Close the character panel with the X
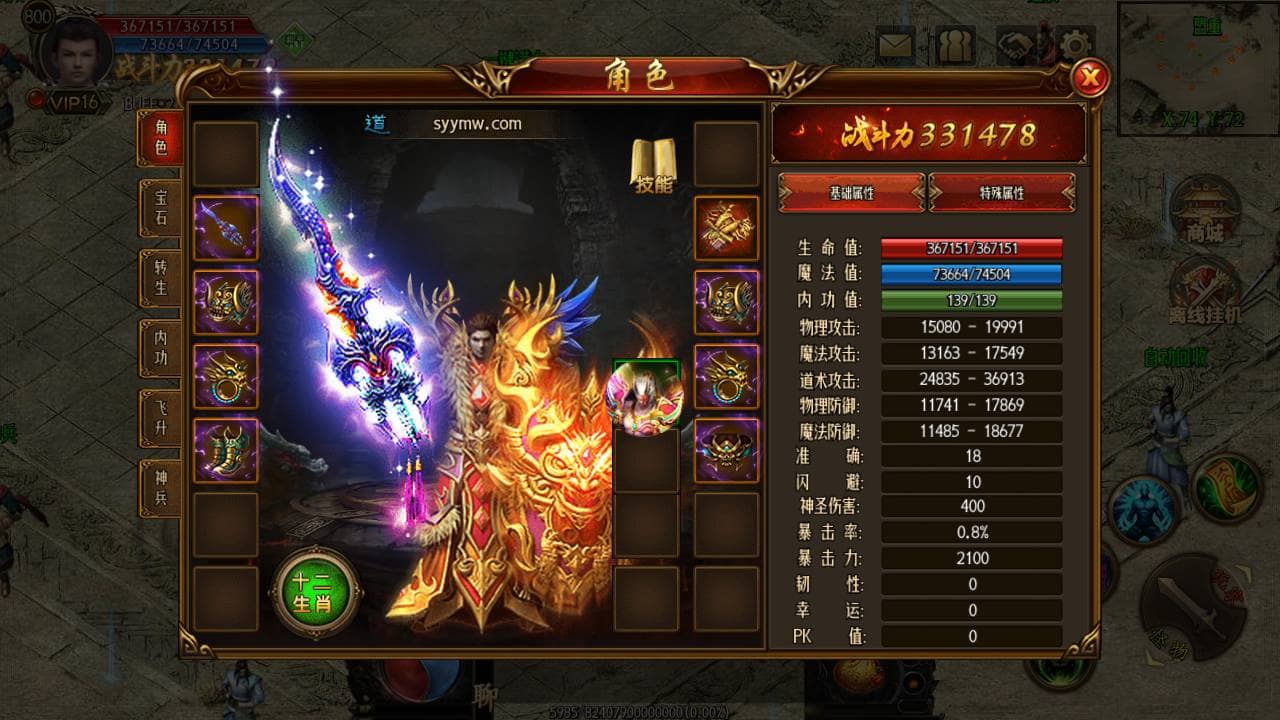1280x720 pixels. pyautogui.click(x=1089, y=77)
